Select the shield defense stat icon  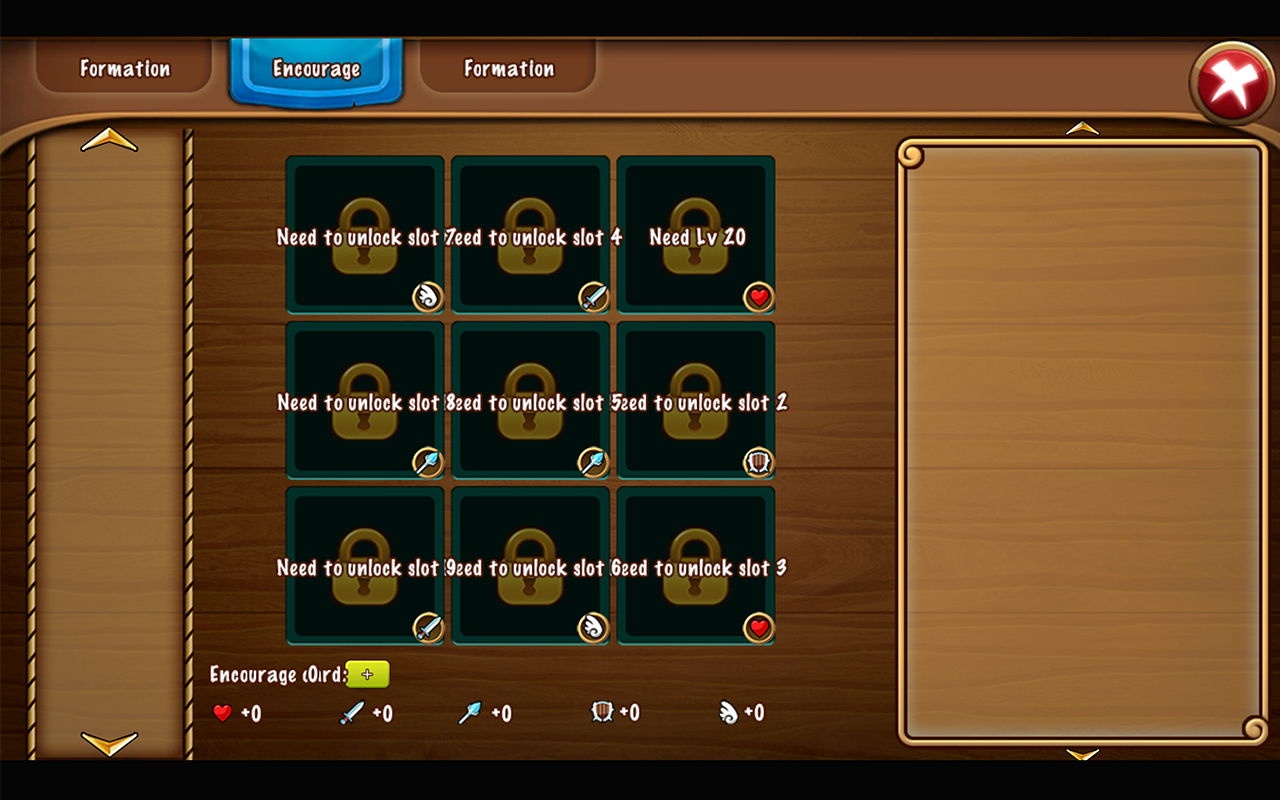click(x=604, y=713)
